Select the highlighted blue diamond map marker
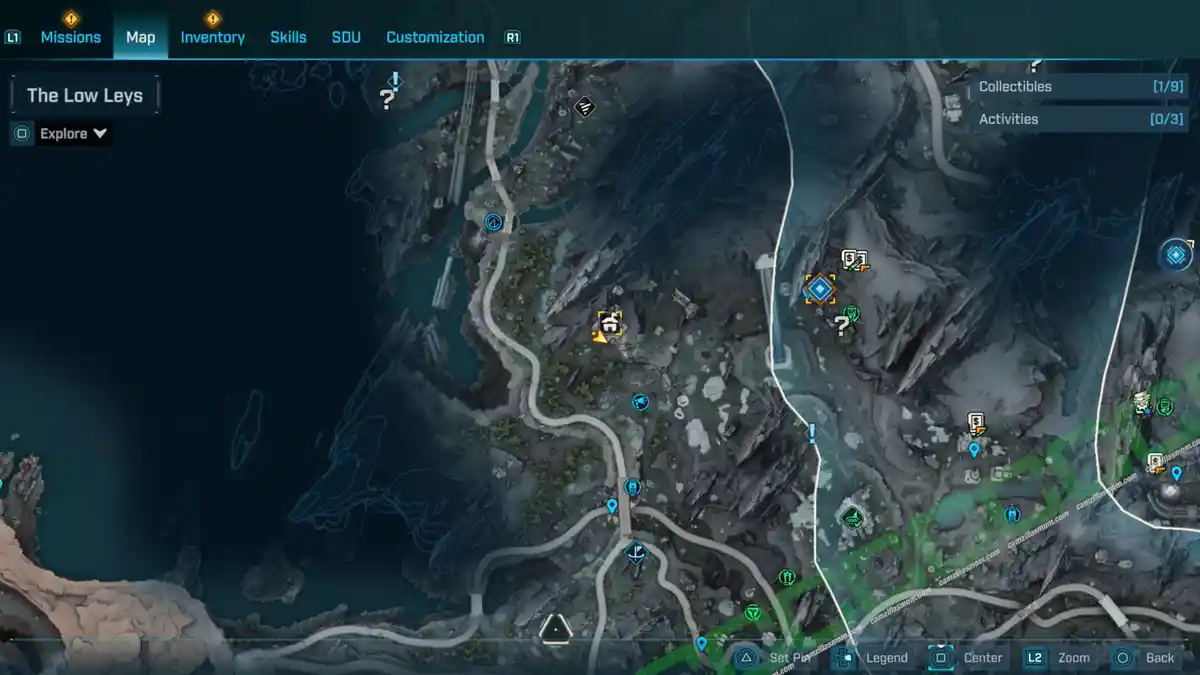Viewport: 1200px width, 675px height. coord(820,290)
